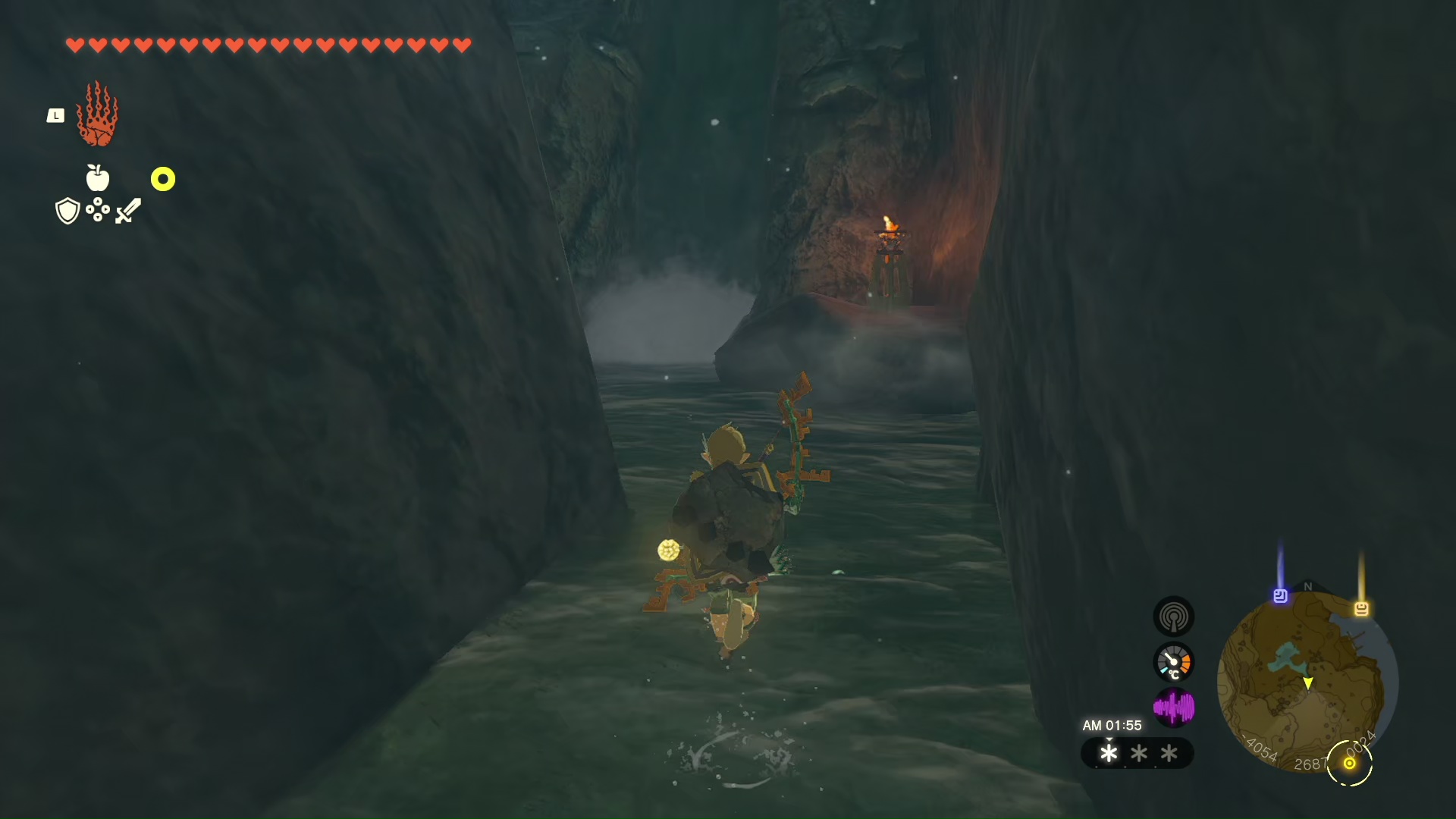Image resolution: width=1456 pixels, height=819 pixels.
Task: Click the yellow ring indicator icon
Action: tap(163, 179)
